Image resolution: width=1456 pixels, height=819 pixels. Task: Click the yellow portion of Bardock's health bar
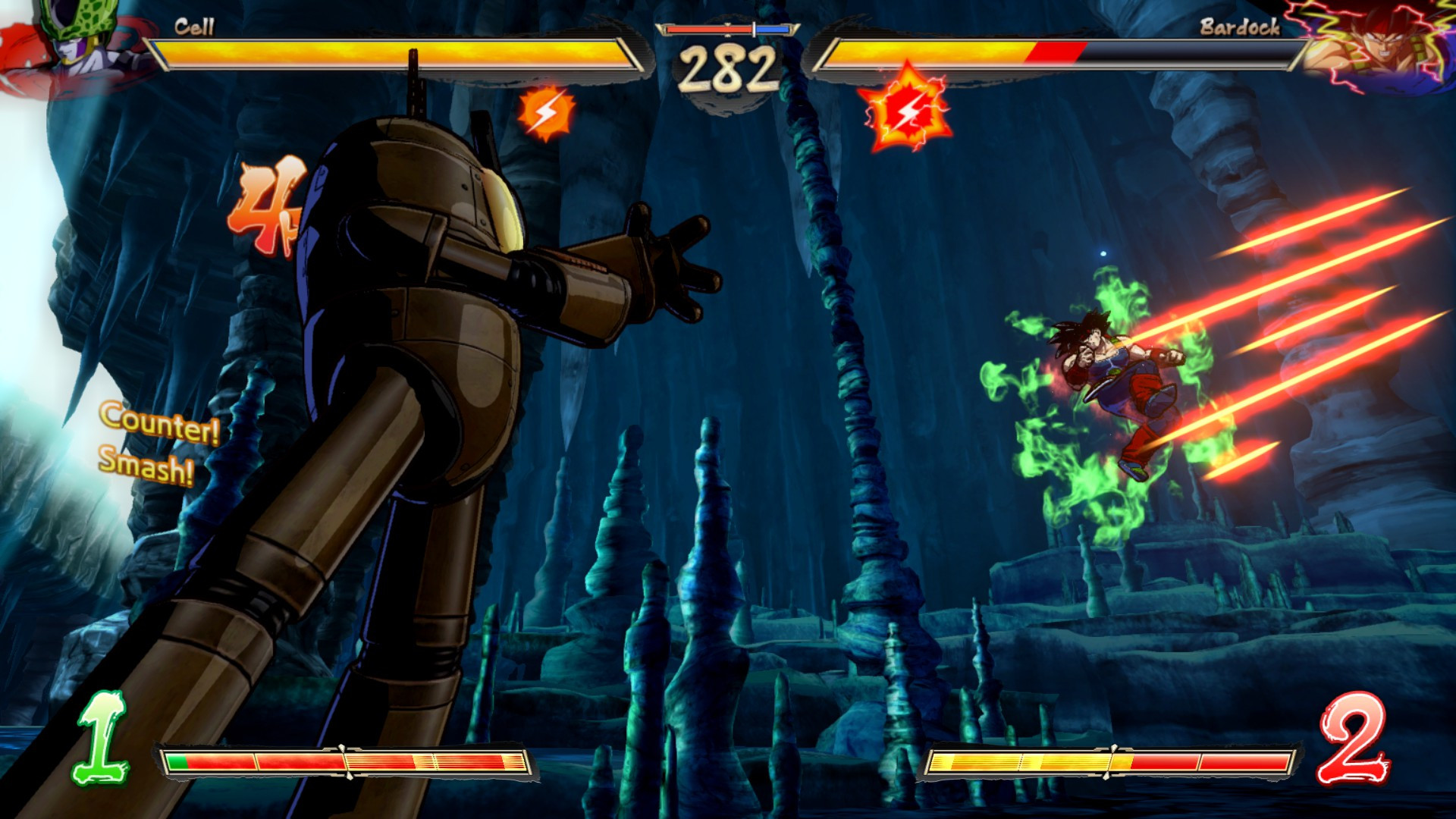(933, 50)
